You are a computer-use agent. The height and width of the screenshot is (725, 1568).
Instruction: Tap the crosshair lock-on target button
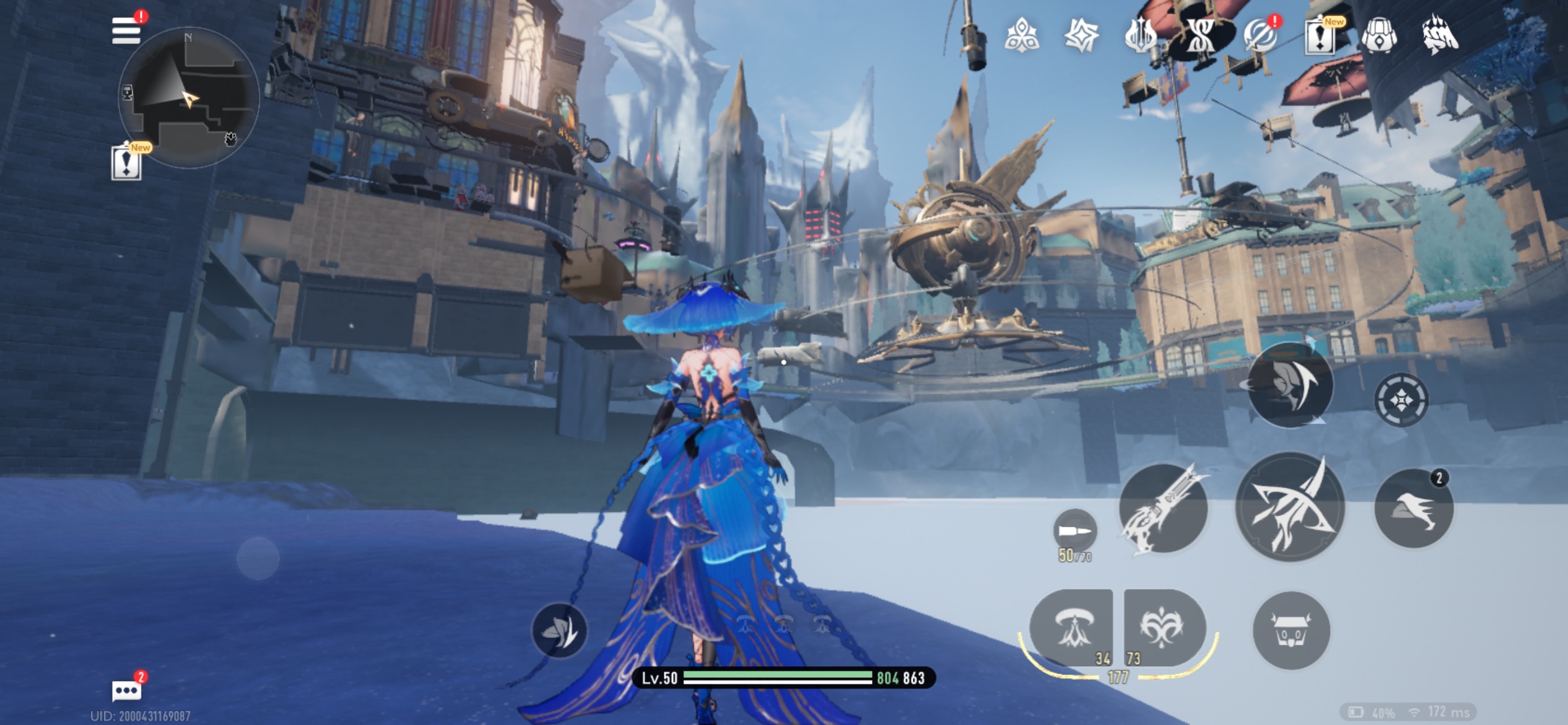click(1401, 400)
